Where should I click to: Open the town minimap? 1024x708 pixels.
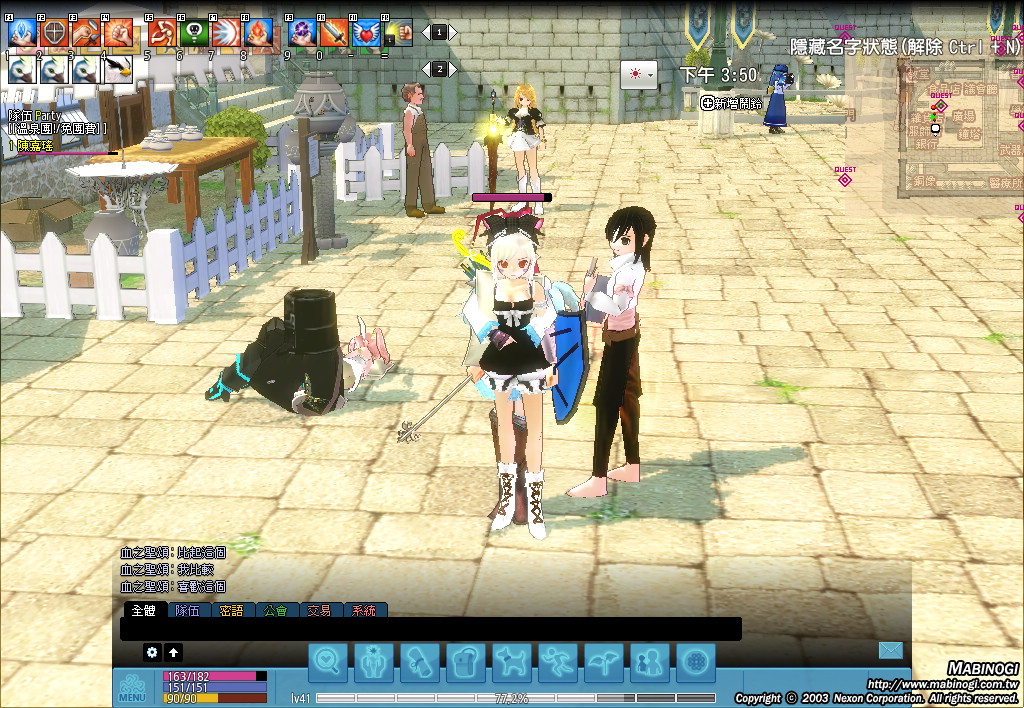click(x=955, y=130)
